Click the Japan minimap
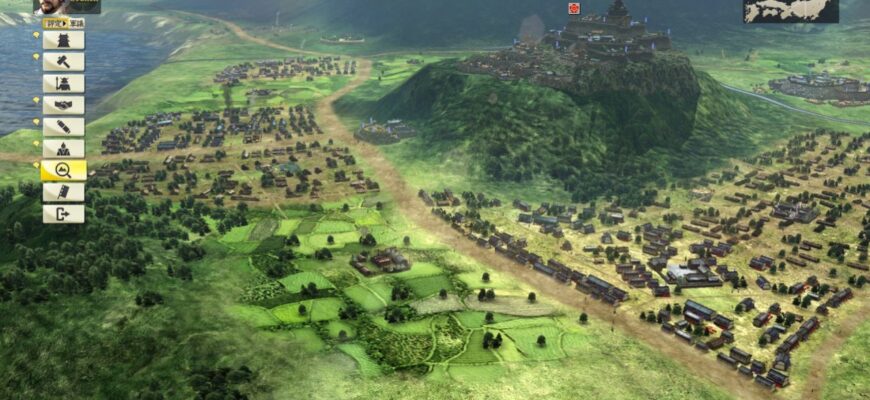 [790, 10]
